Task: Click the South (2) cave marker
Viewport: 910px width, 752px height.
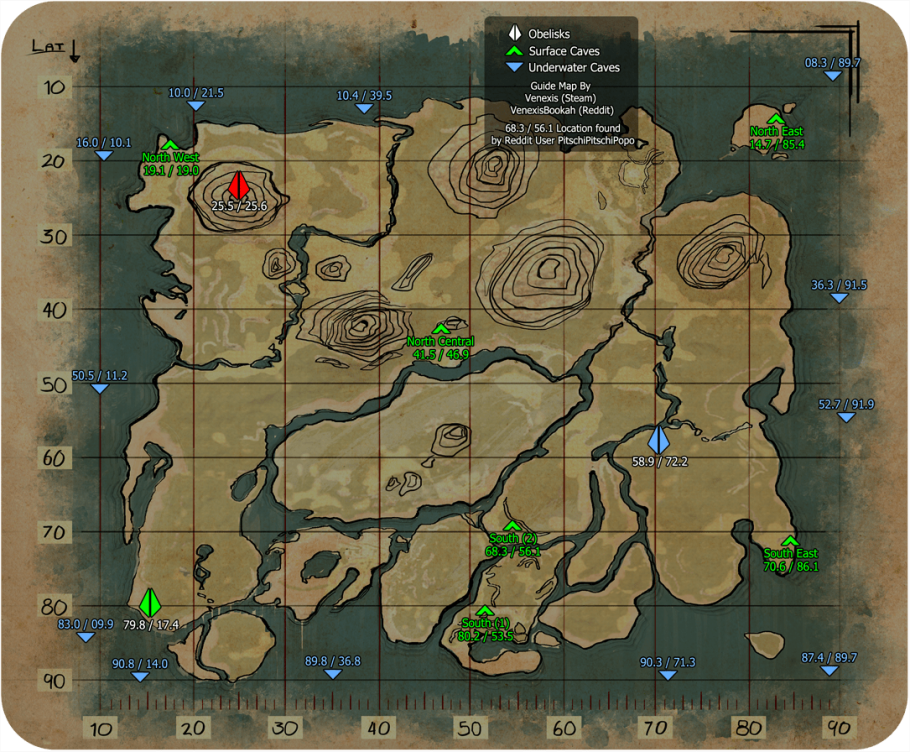Action: pos(512,526)
